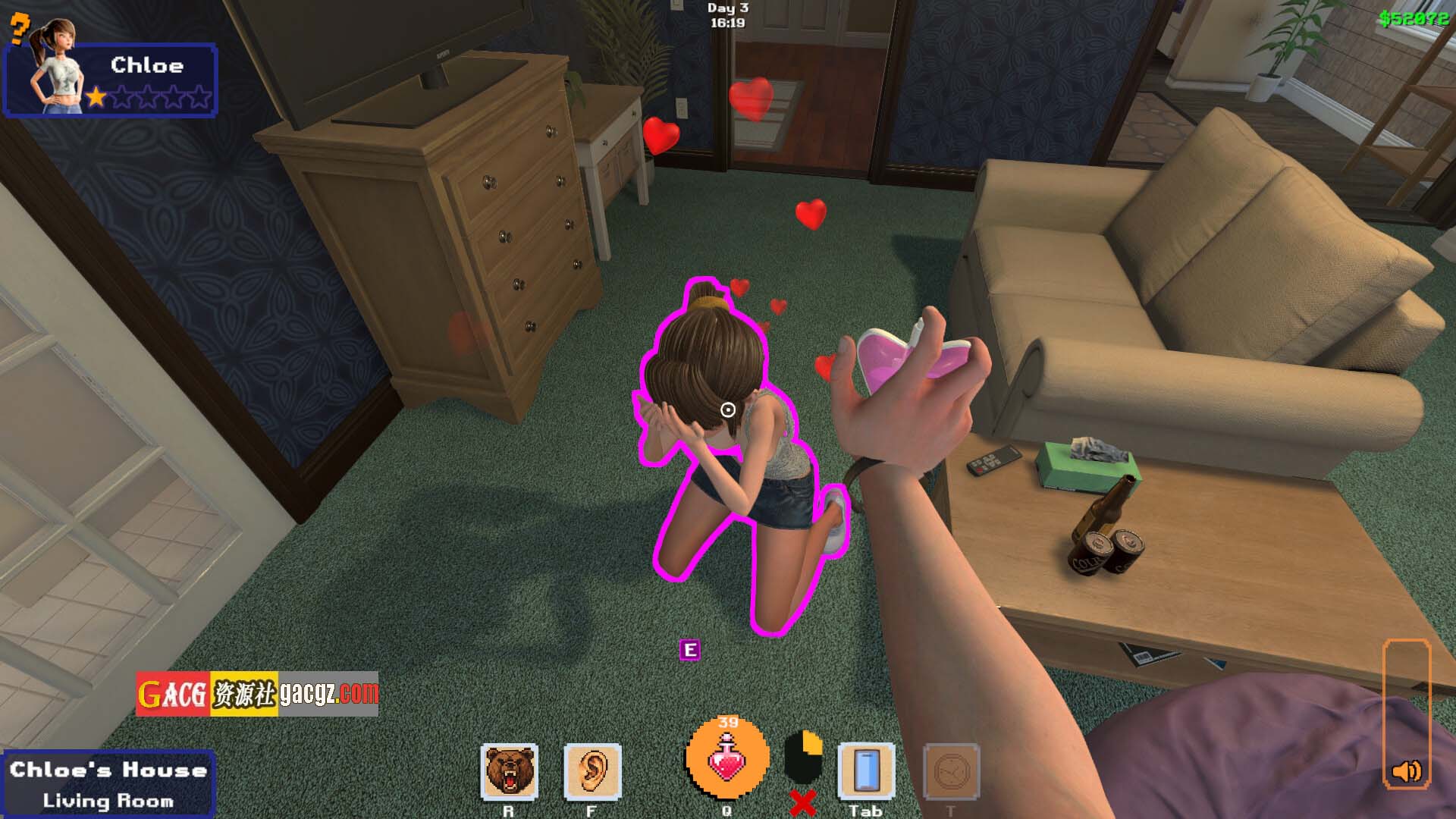The height and width of the screenshot is (819, 1456).
Task: Click the dimmed wristwatch icon
Action: point(951,771)
